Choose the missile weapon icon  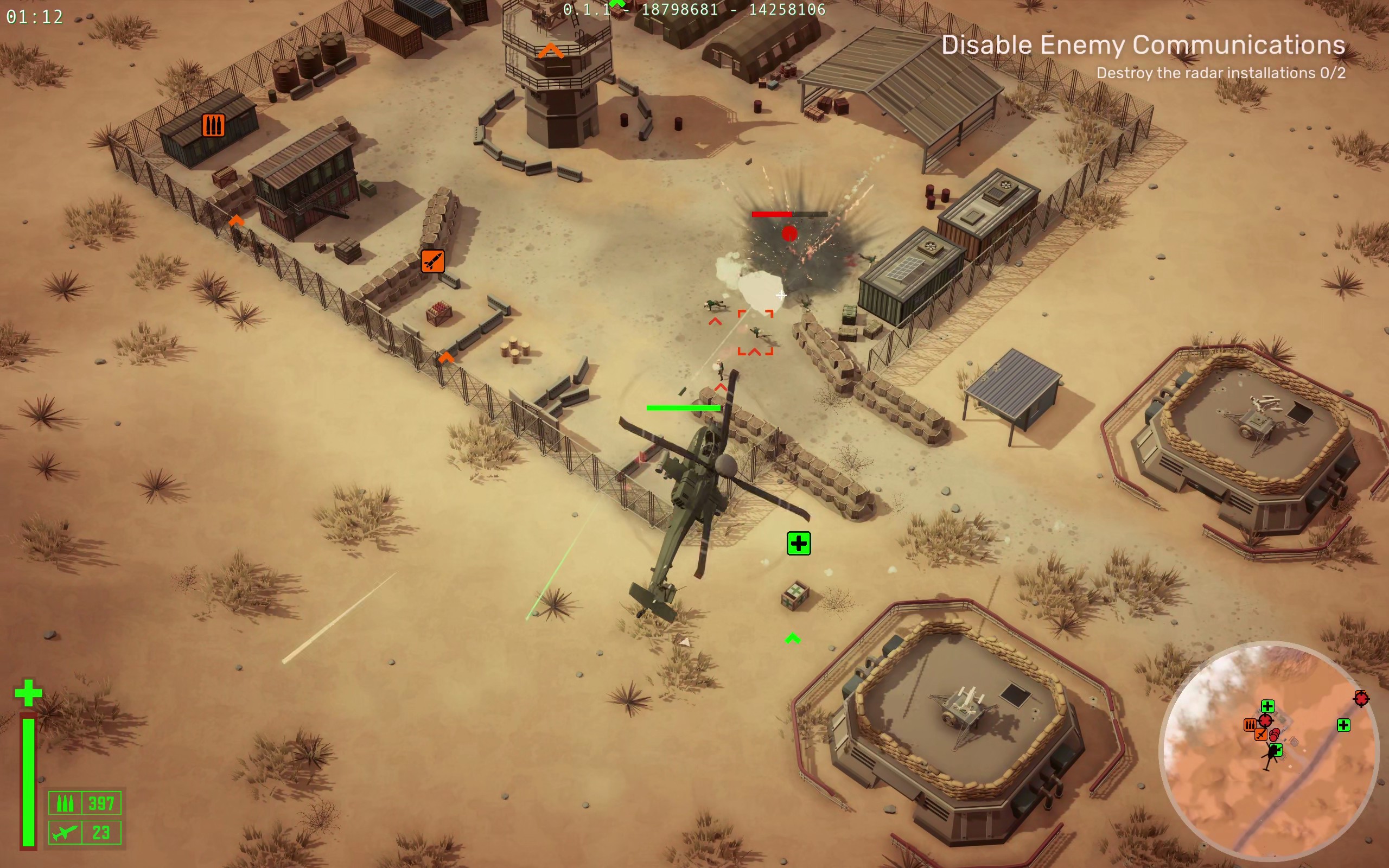[65, 832]
